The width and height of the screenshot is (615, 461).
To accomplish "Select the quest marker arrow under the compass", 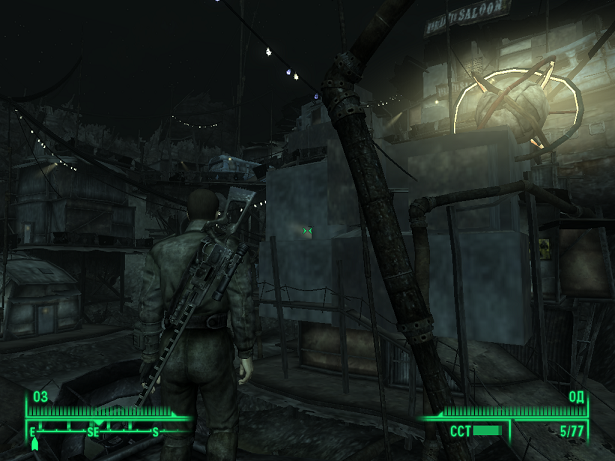I will (34, 443).
